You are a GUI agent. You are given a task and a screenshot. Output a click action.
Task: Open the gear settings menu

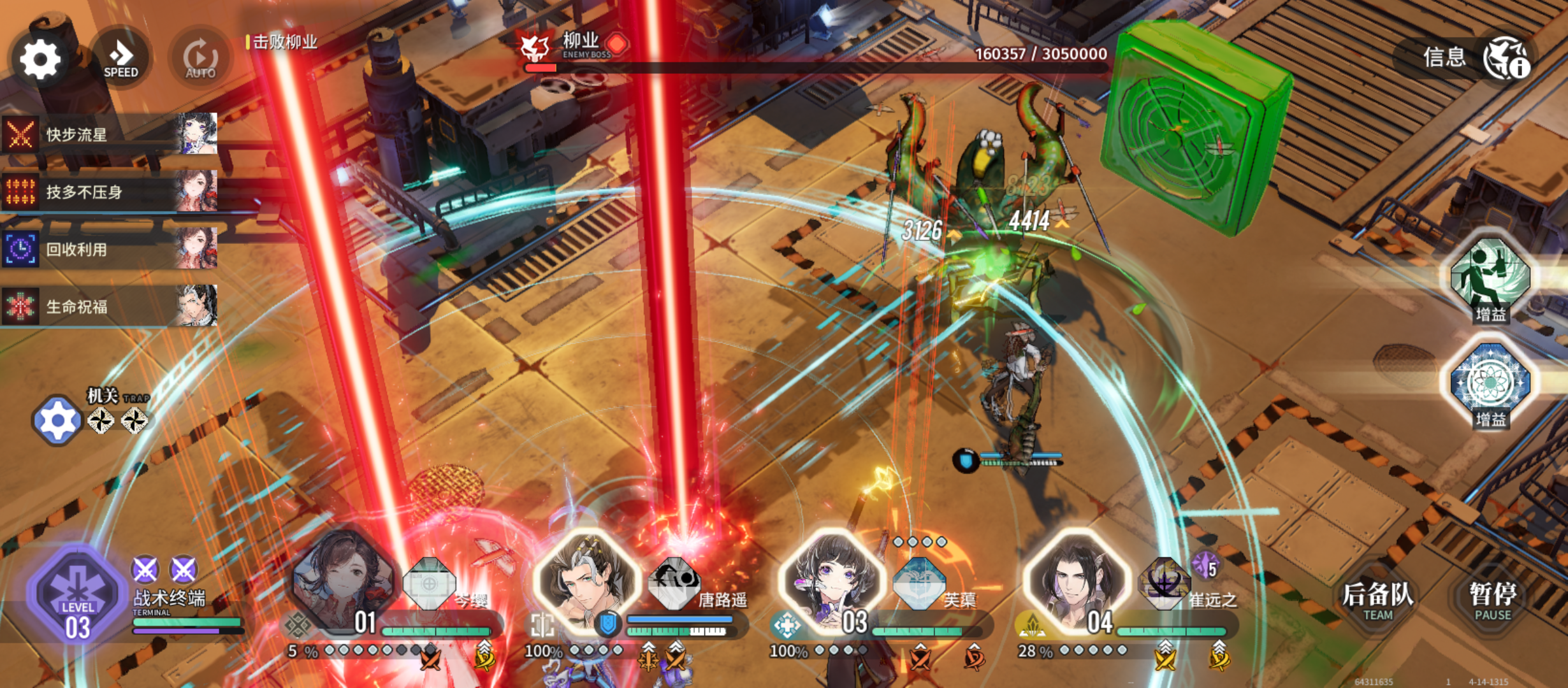tap(40, 60)
